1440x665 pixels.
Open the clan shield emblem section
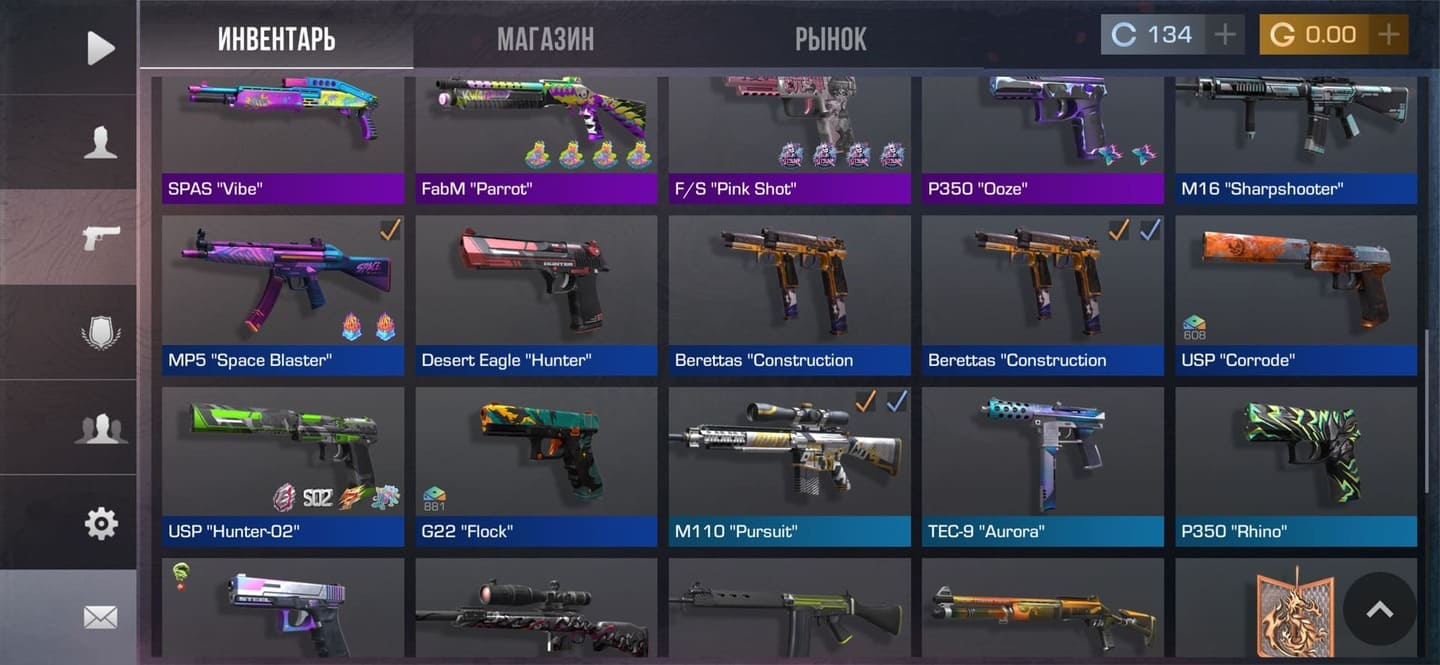click(100, 332)
